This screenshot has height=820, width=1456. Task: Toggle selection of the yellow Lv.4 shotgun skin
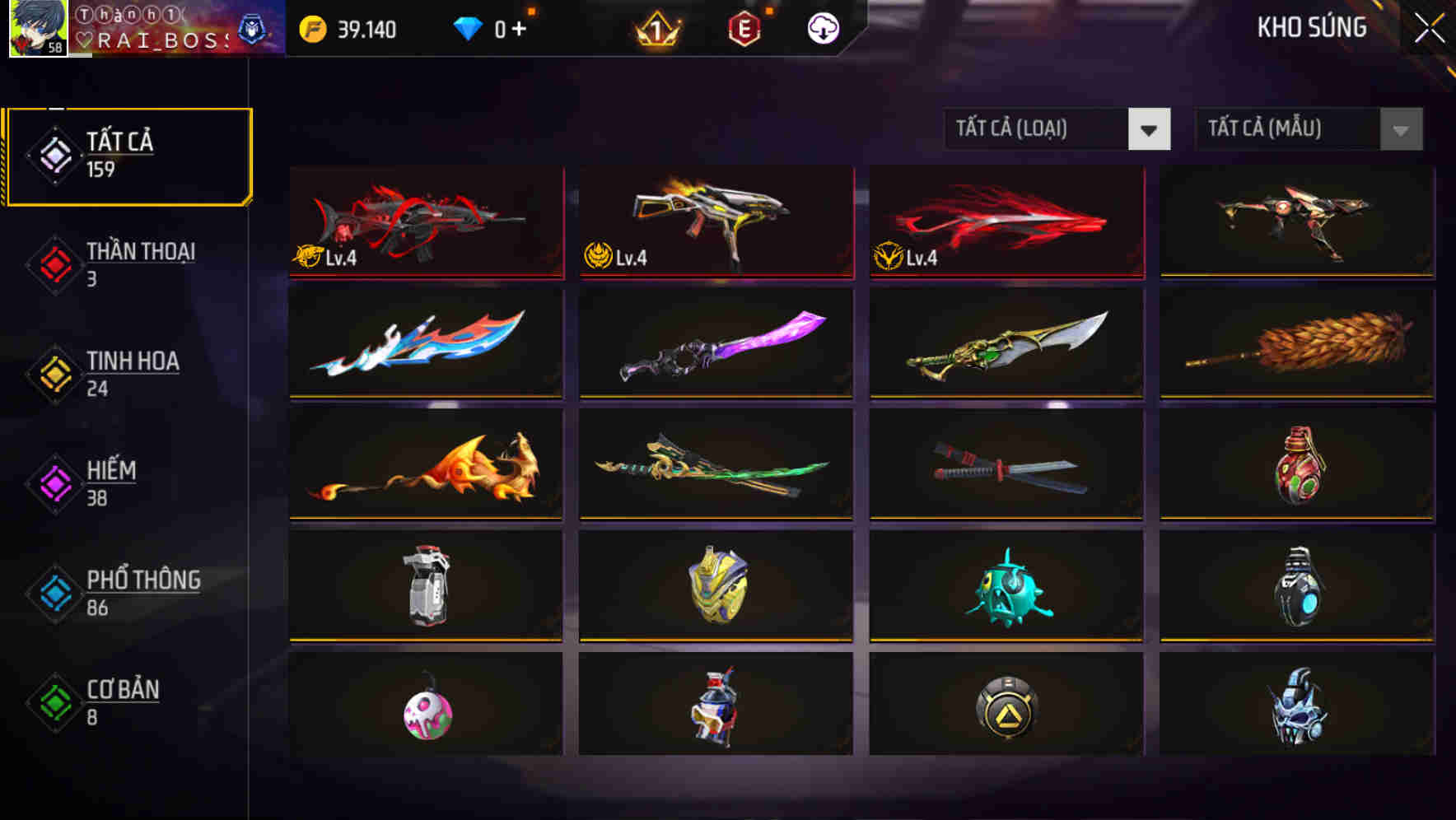[x=714, y=222]
